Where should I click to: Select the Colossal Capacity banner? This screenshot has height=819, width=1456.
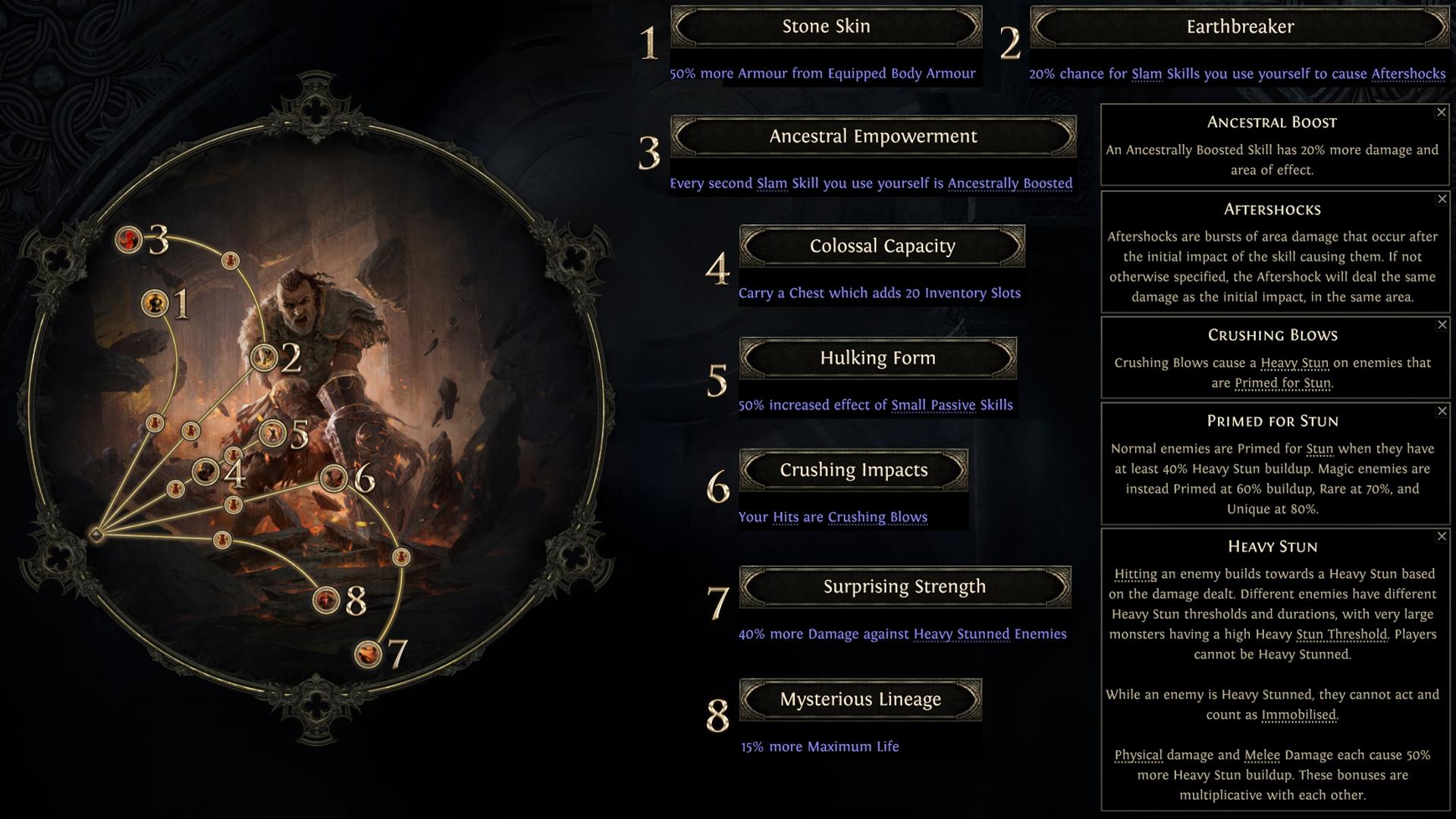pyautogui.click(x=882, y=246)
